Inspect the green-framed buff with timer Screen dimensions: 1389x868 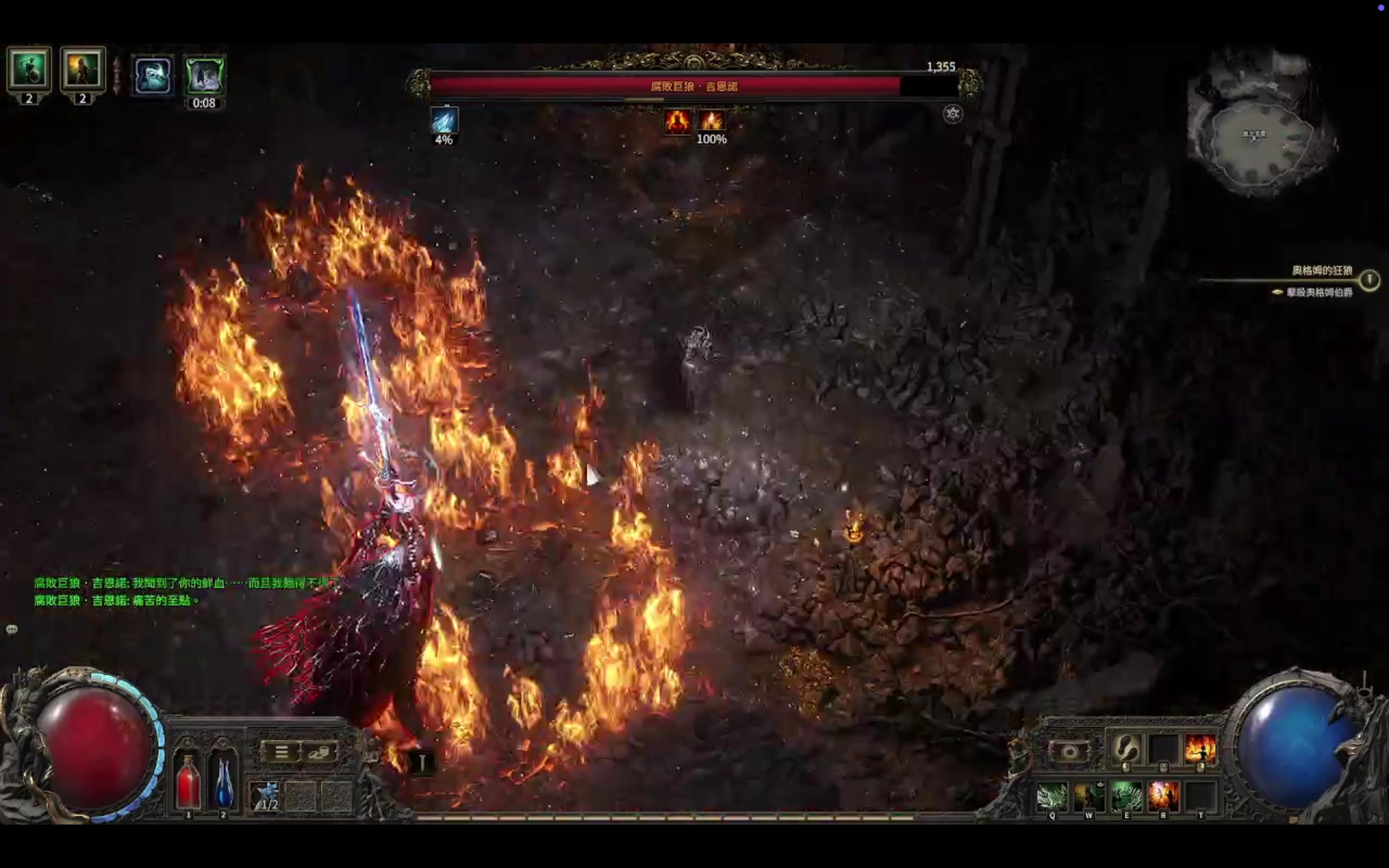205,75
